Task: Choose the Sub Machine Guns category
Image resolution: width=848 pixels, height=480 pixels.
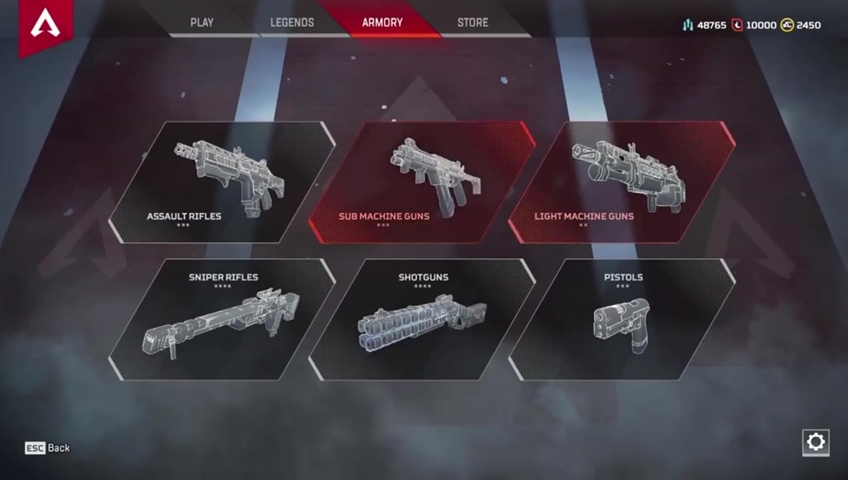Action: point(420,182)
